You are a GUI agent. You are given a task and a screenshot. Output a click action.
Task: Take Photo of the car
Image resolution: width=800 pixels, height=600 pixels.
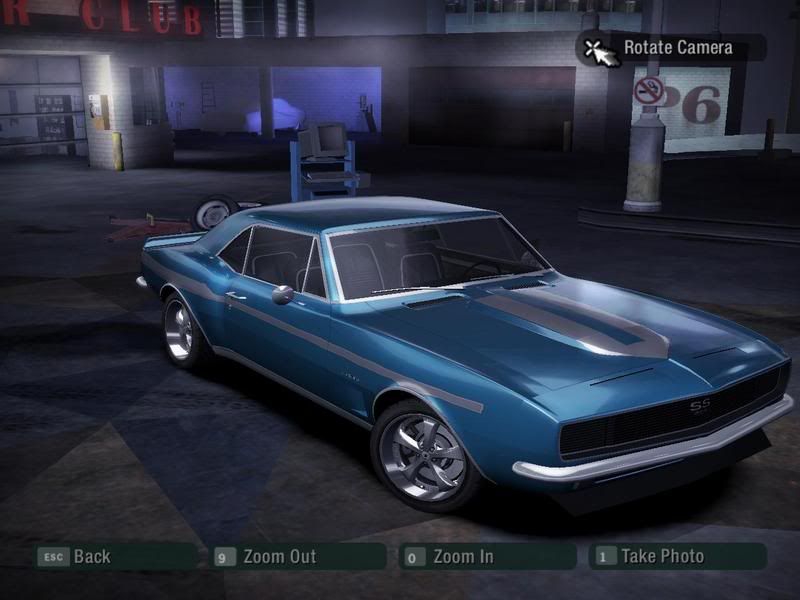[661, 557]
